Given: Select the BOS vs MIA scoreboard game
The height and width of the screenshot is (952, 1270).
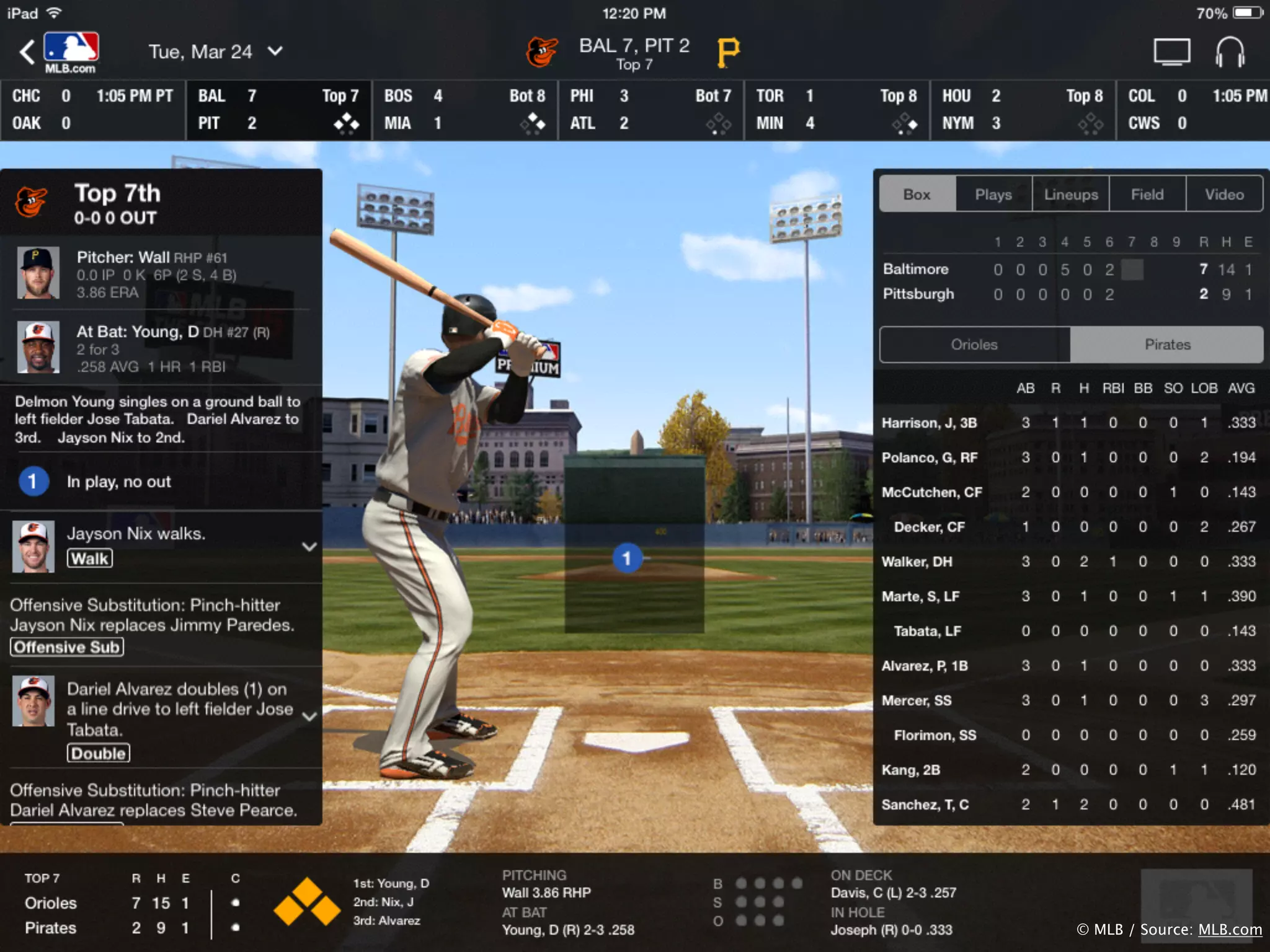Looking at the screenshot, I should pyautogui.click(x=464, y=110).
